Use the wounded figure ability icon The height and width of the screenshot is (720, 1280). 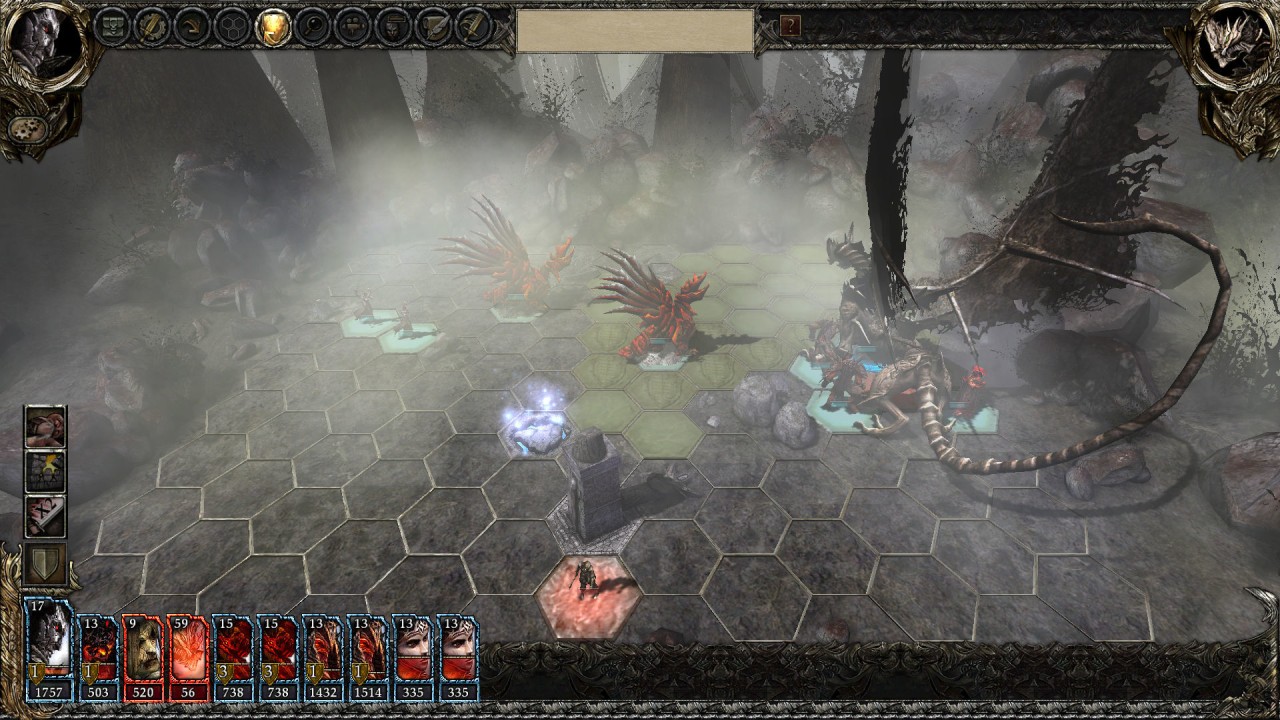pos(46,427)
